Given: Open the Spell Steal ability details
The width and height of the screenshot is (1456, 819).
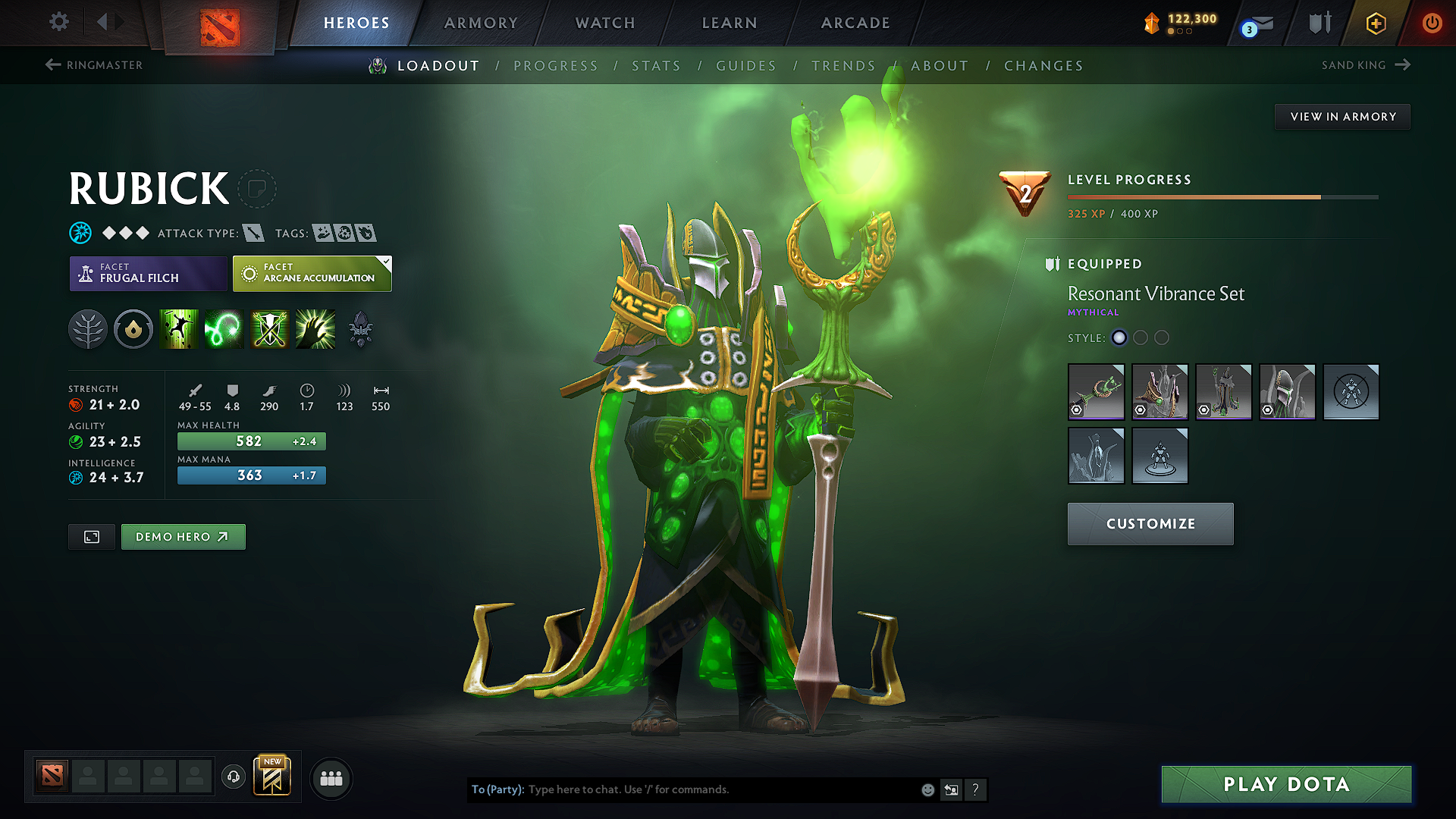Looking at the screenshot, I should point(315,328).
